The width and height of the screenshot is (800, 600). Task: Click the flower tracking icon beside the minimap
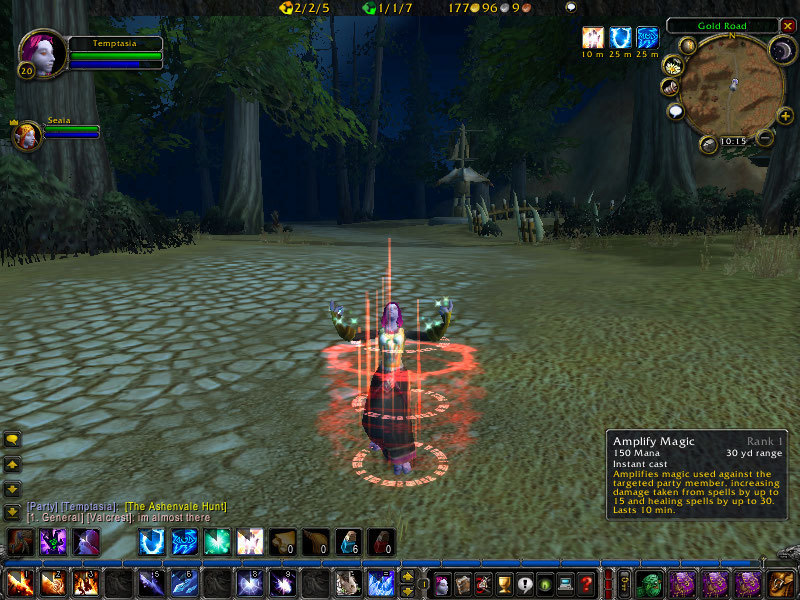672,65
